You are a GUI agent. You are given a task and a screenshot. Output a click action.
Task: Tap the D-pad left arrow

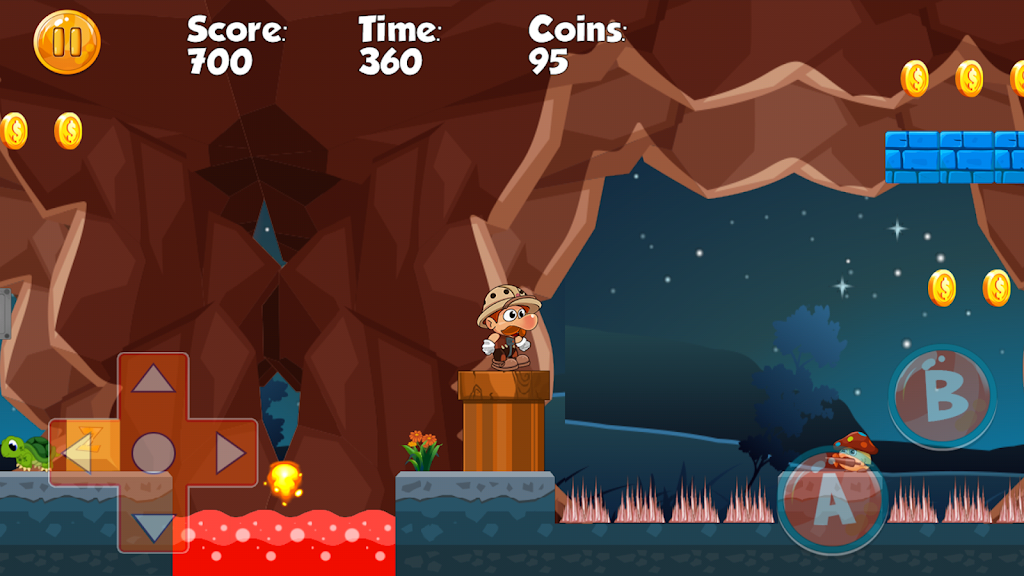pos(77,453)
